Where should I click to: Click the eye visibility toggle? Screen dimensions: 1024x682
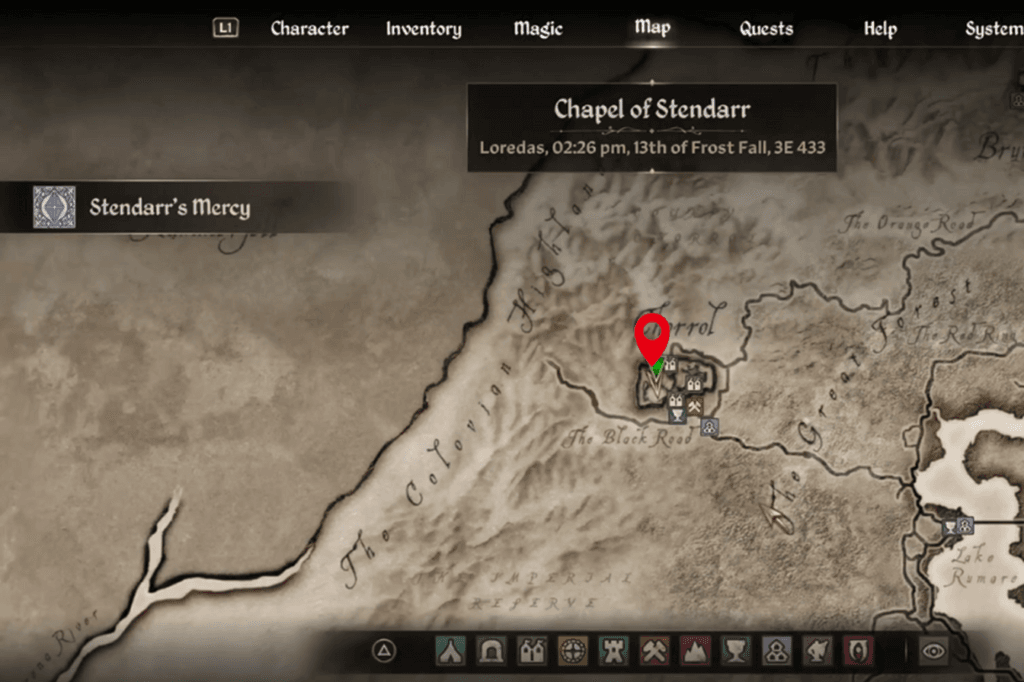934,651
